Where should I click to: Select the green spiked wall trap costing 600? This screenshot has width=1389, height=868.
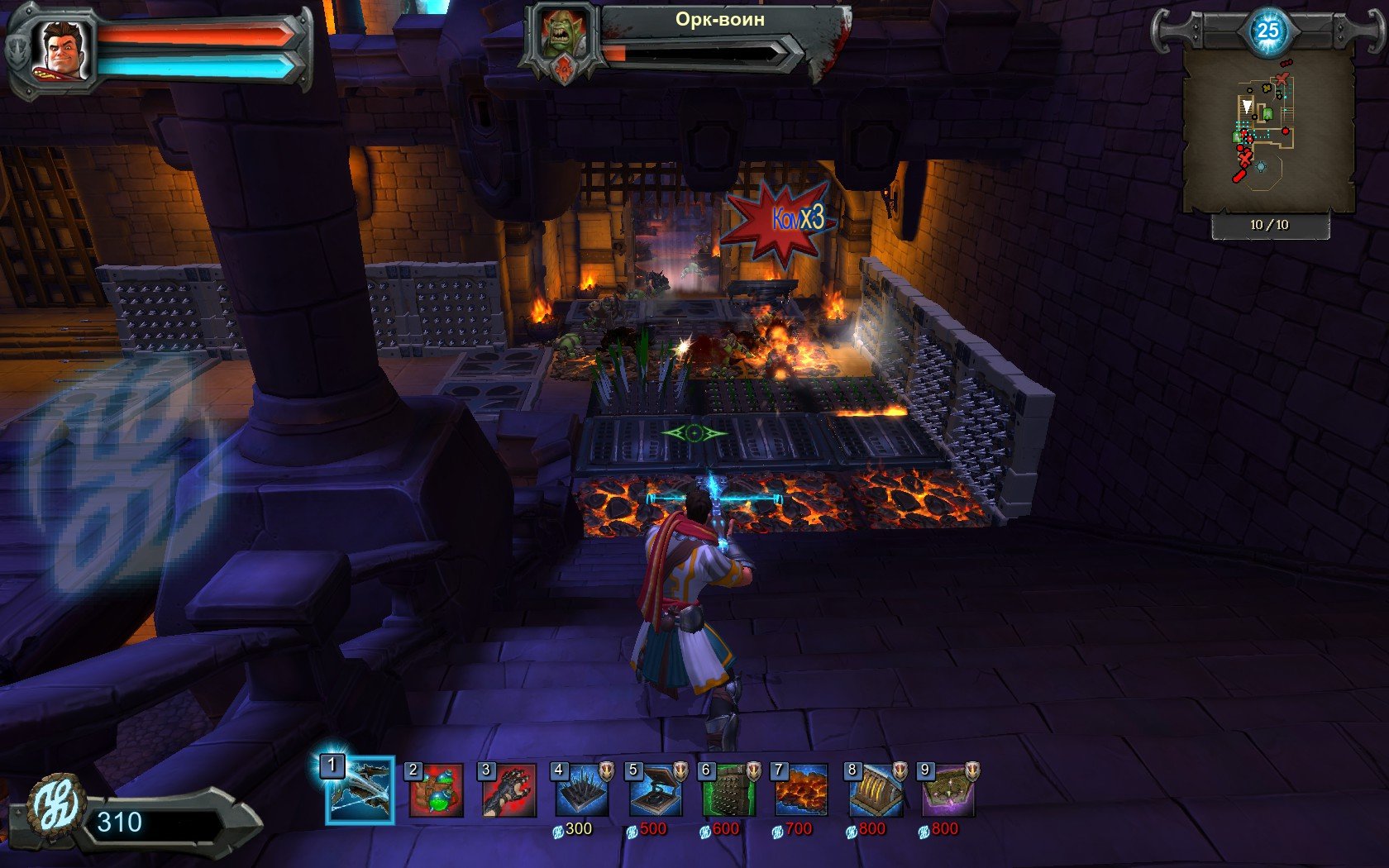(x=728, y=791)
